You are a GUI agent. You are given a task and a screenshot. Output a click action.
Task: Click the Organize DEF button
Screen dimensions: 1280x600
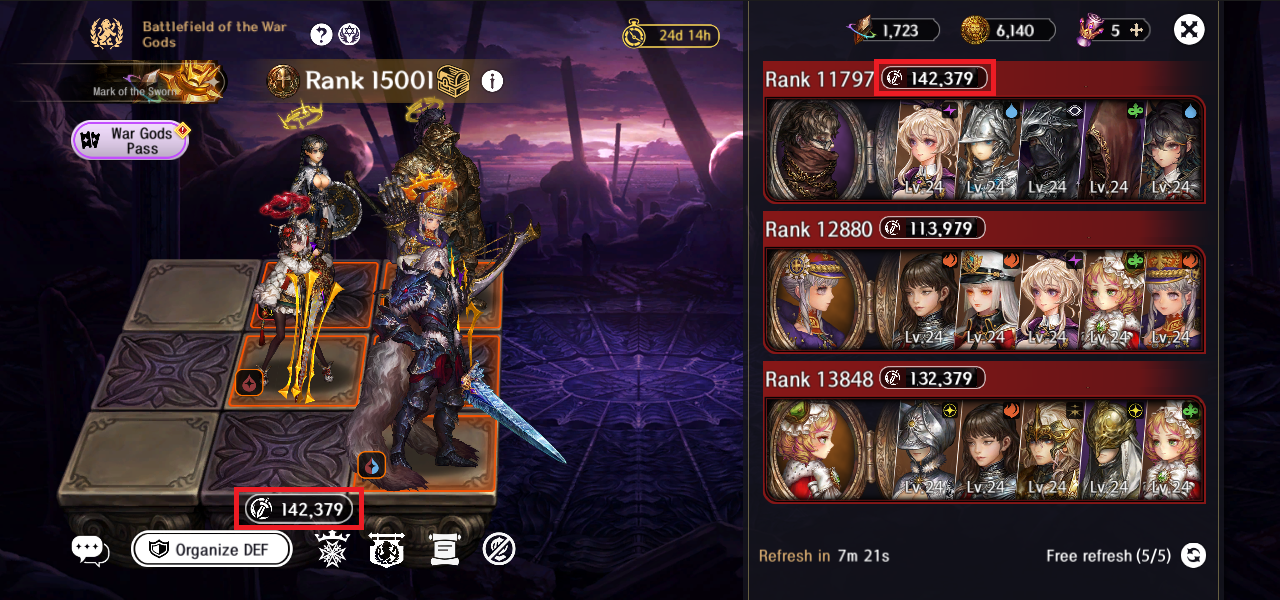coord(212,549)
